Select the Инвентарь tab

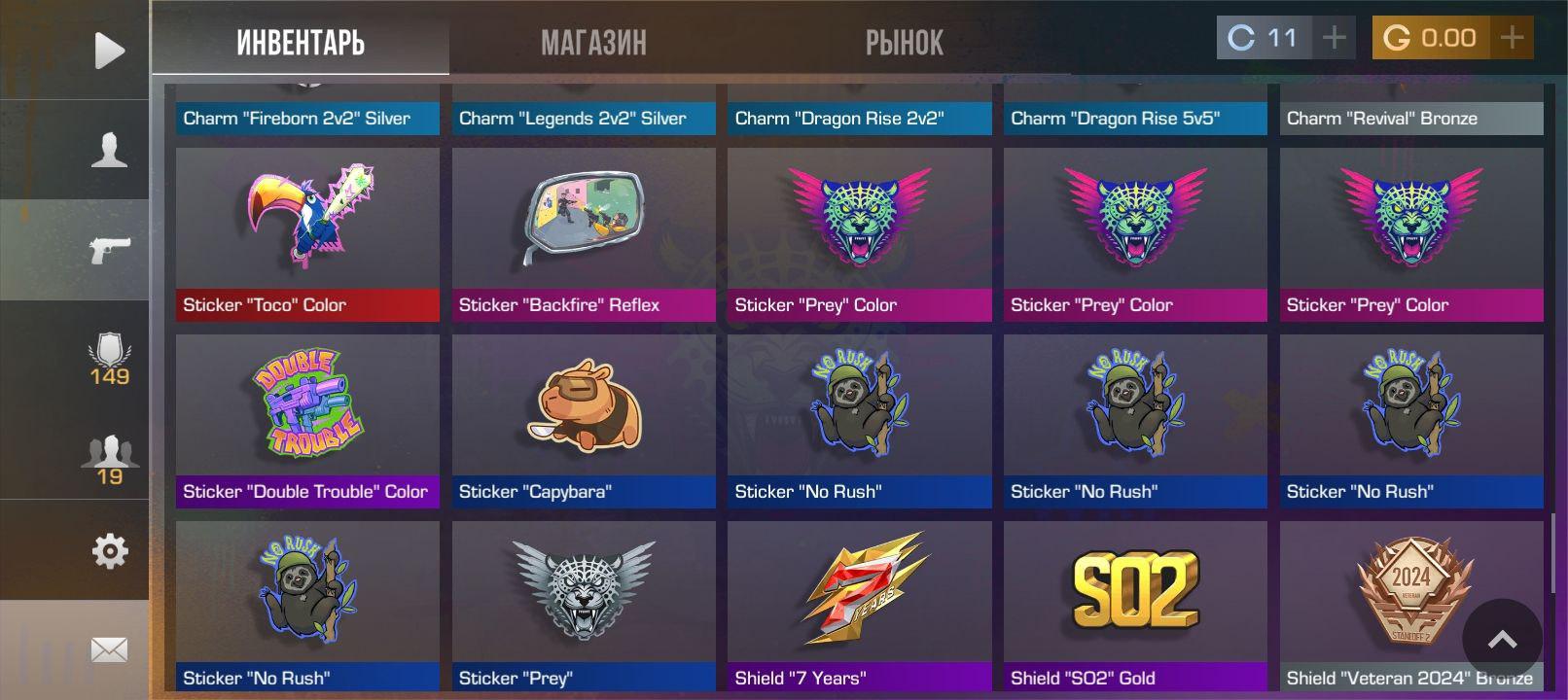tap(301, 43)
